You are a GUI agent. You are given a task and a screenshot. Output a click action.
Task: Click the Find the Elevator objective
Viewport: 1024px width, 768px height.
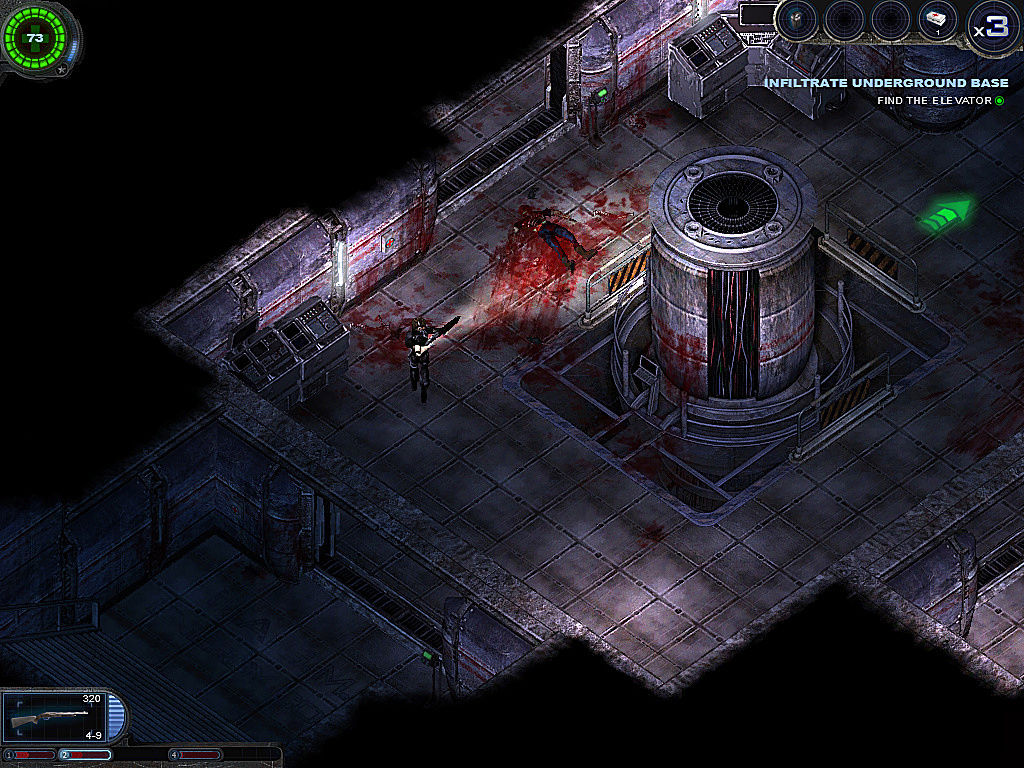[935, 100]
